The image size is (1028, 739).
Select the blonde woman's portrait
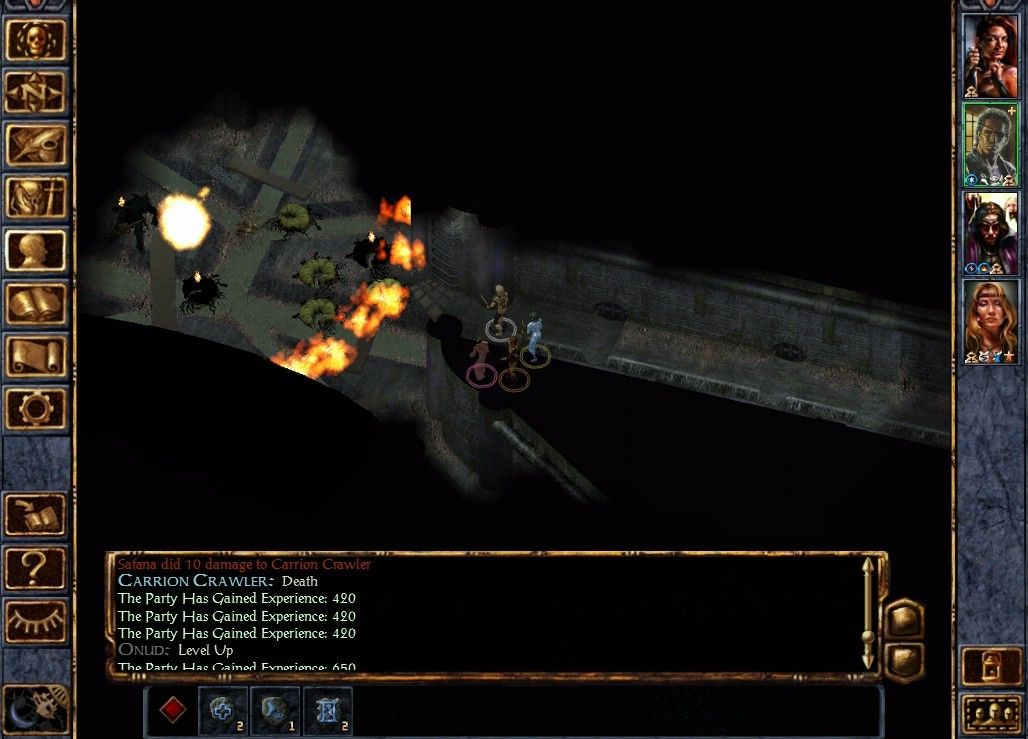click(x=990, y=321)
